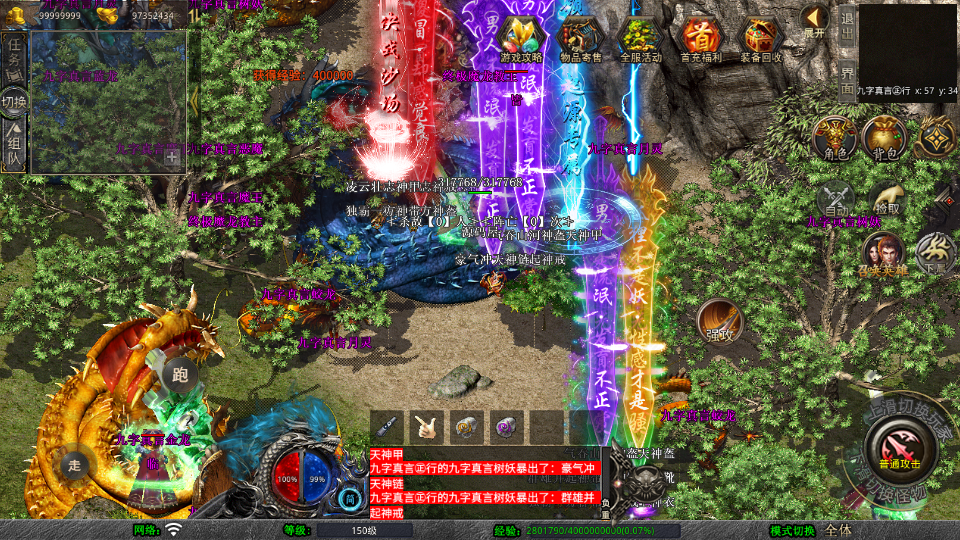Open the 背包 backpack
This screenshot has height=540, width=960.
coord(884,137)
